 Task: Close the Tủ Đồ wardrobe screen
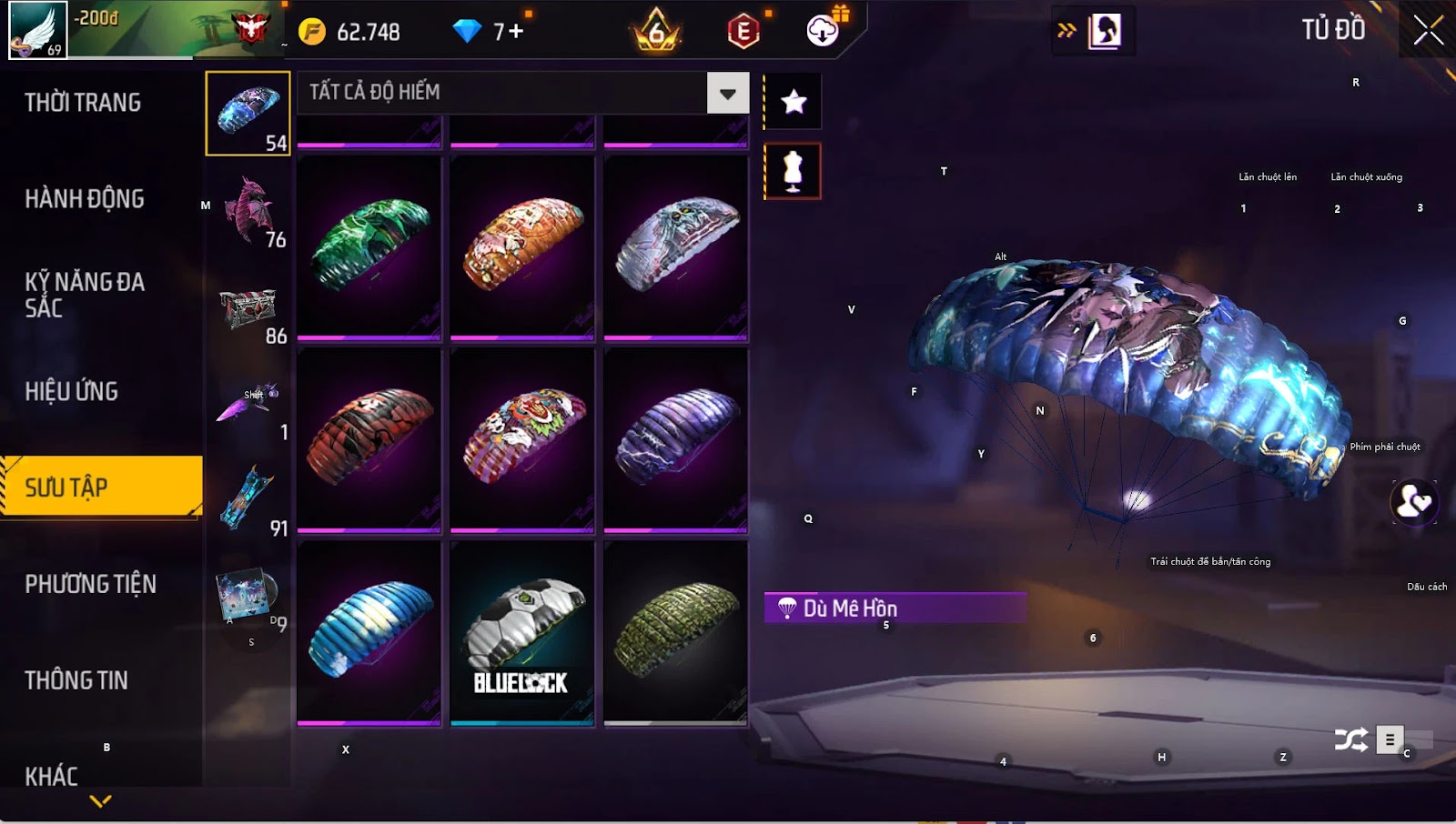click(x=1428, y=31)
